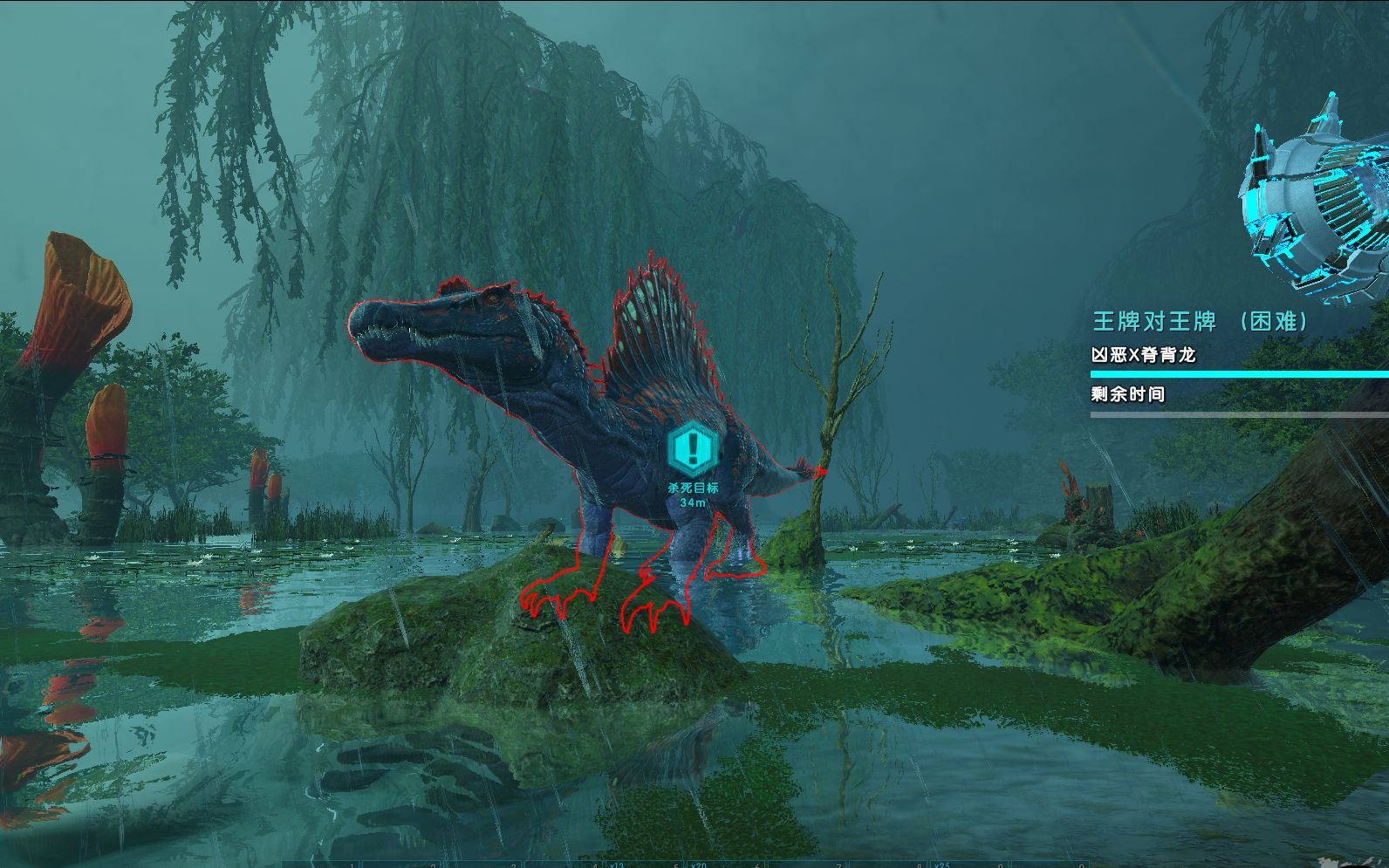Viewport: 1389px width, 868px height.
Task: Select the hotbar slot holding x25 items
Action: click(967, 864)
